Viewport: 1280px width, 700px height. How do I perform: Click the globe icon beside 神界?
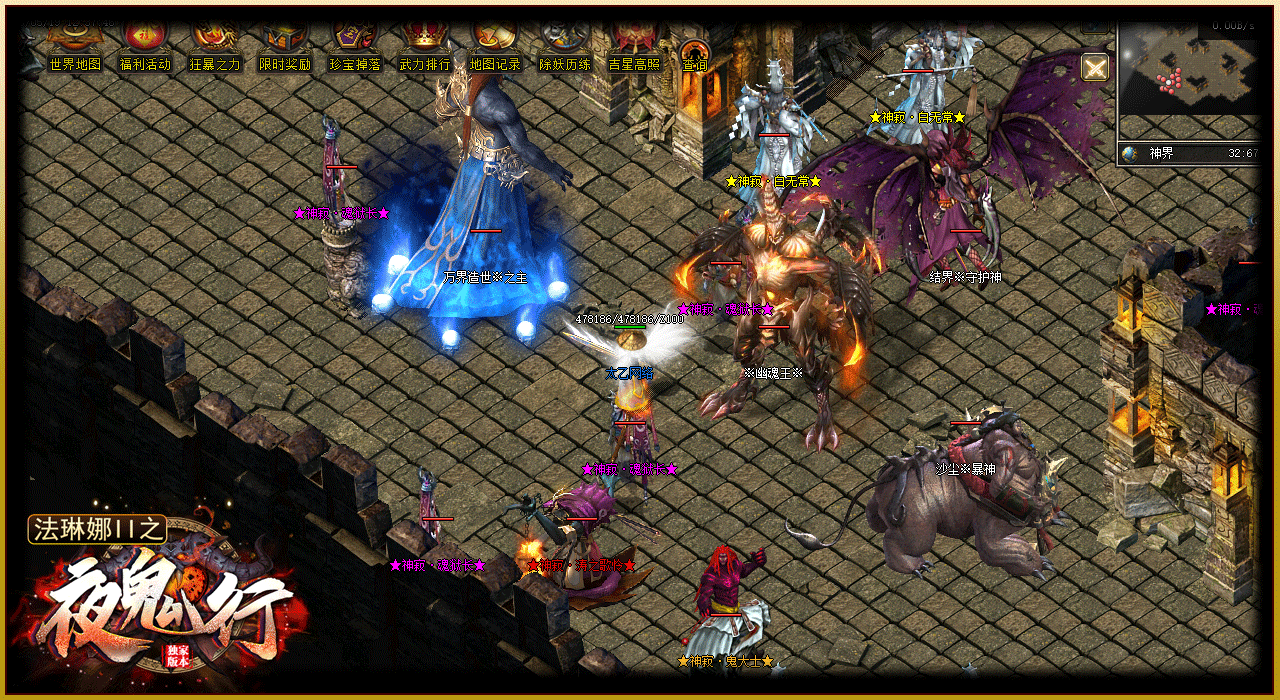pos(1130,154)
